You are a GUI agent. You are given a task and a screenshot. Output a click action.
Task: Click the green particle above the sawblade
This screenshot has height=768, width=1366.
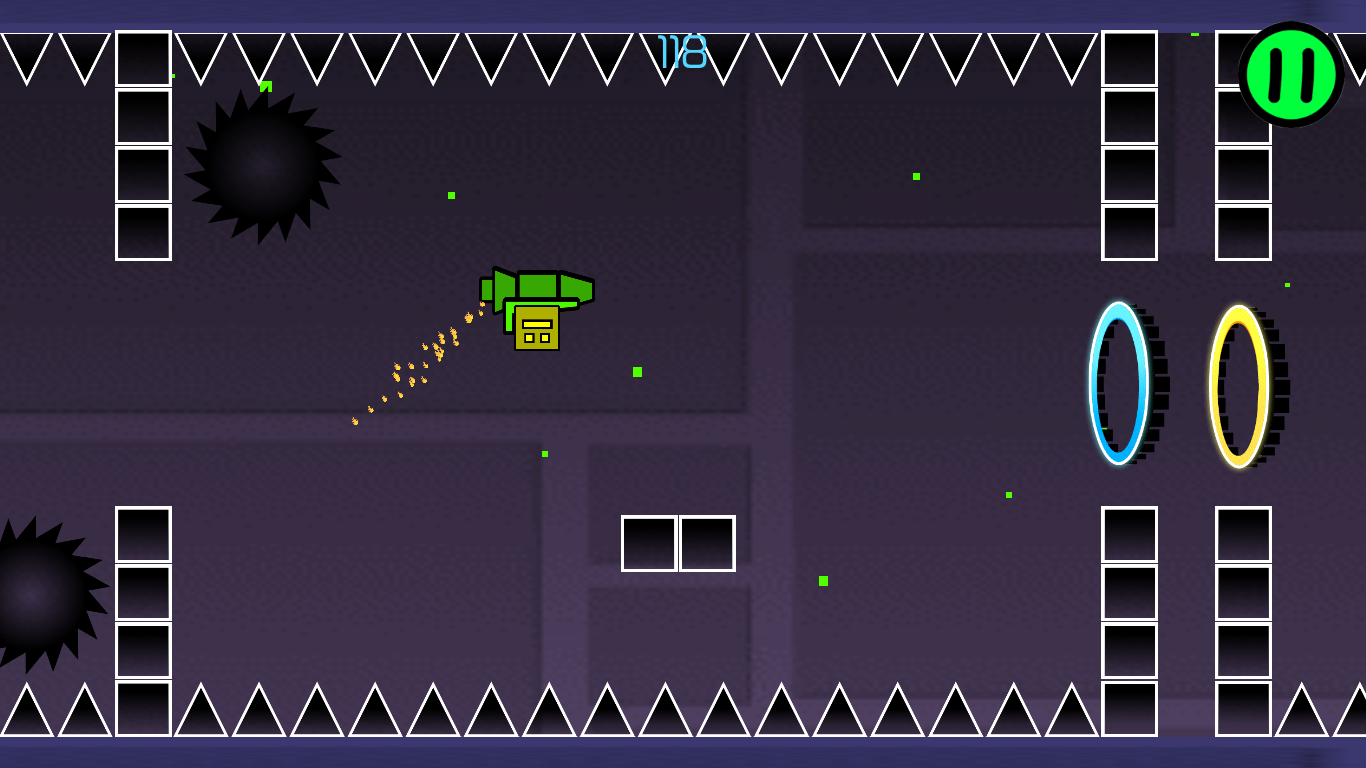click(266, 84)
